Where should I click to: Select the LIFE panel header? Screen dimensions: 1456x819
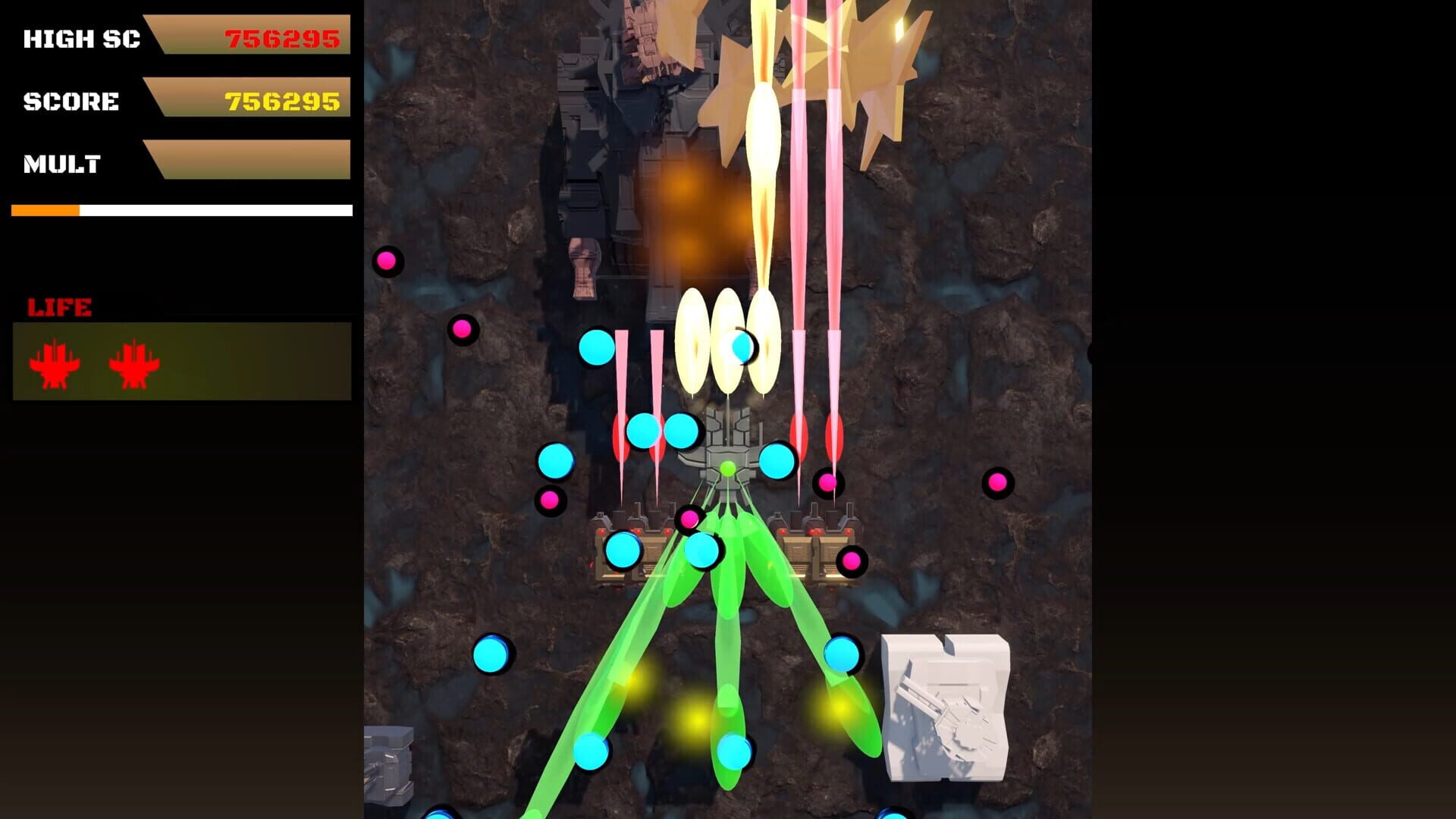pyautogui.click(x=59, y=306)
